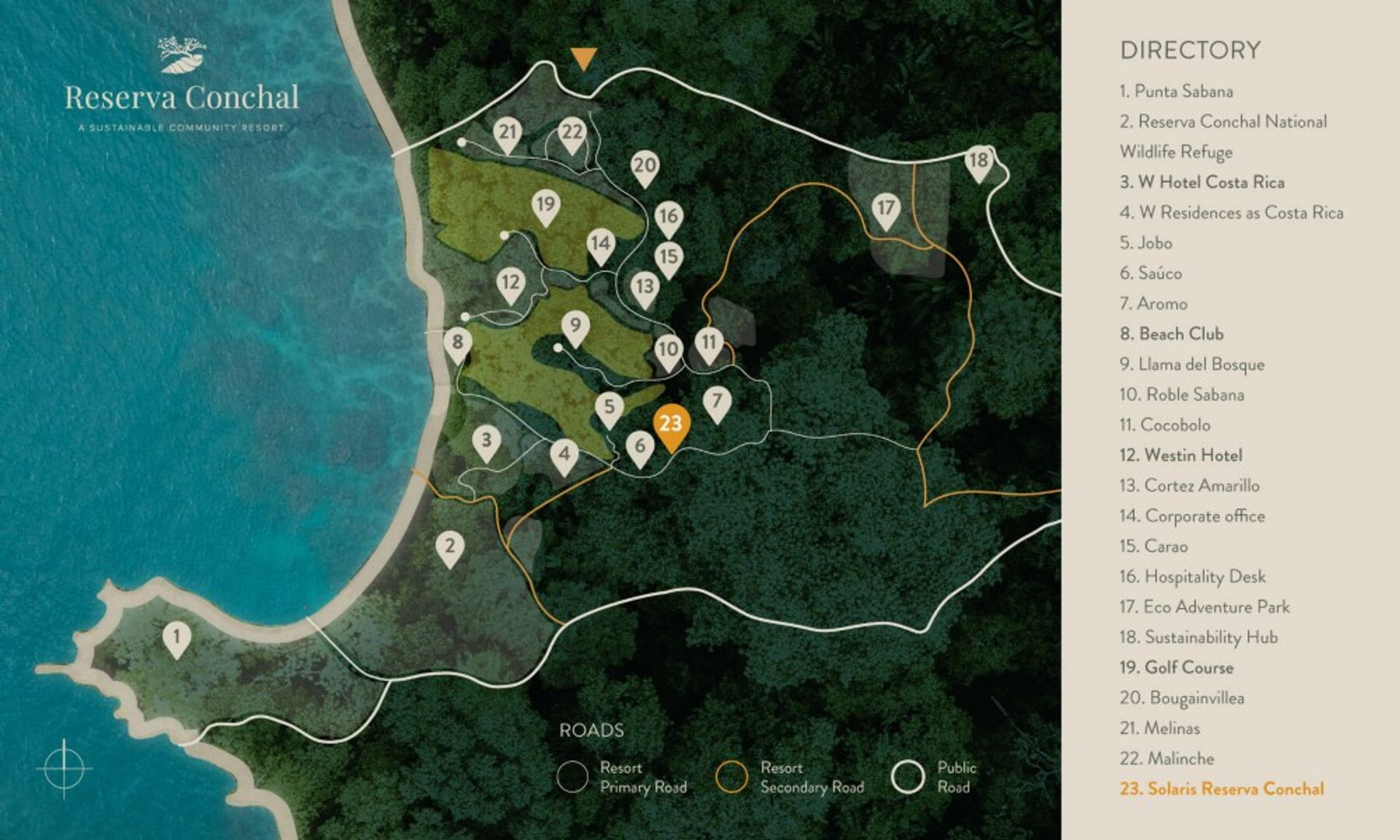Screen dimensions: 1400x840
Task: Select map pin 8 for the Beach Club
Action: (x=457, y=343)
